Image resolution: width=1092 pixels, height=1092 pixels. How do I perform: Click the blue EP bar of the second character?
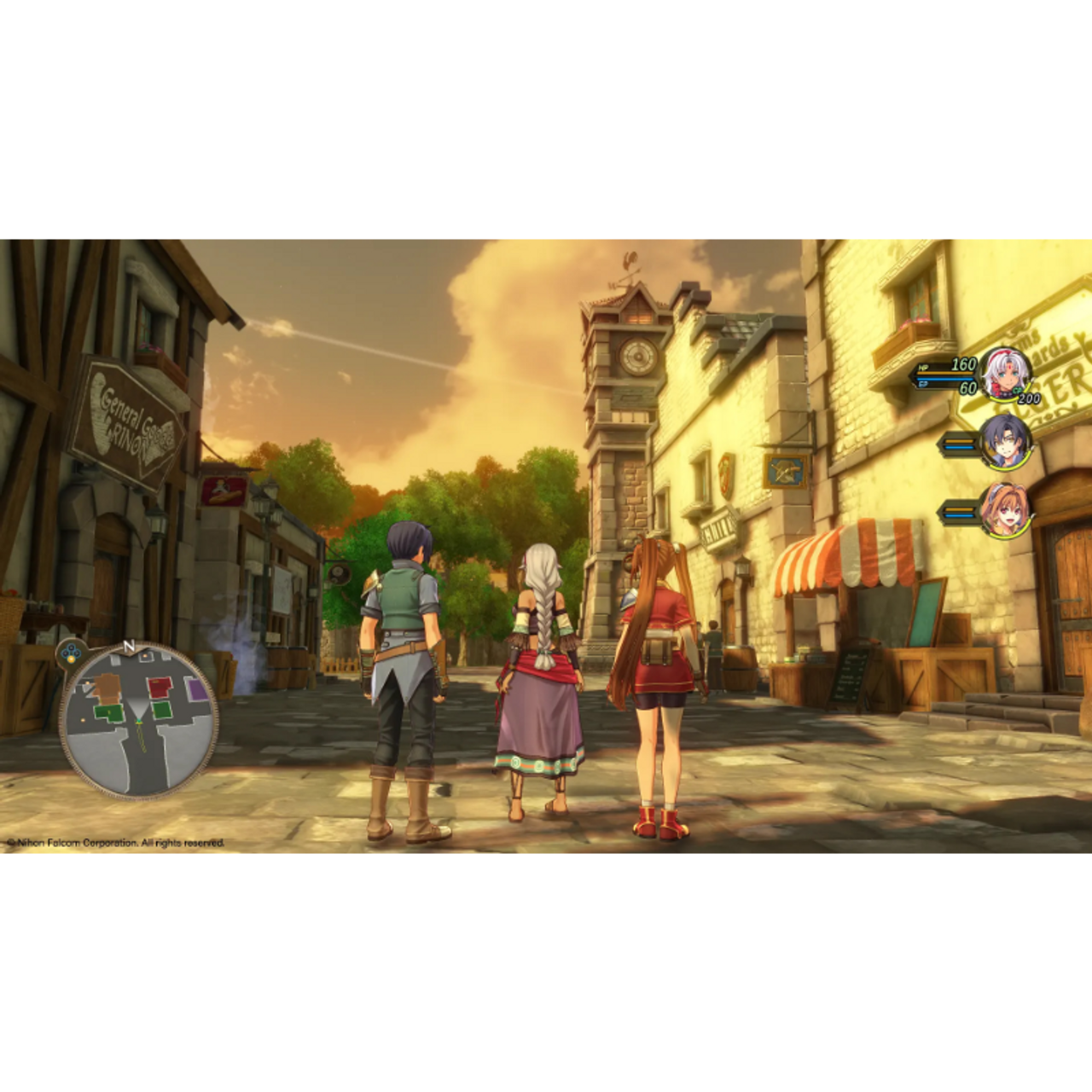click(x=959, y=448)
